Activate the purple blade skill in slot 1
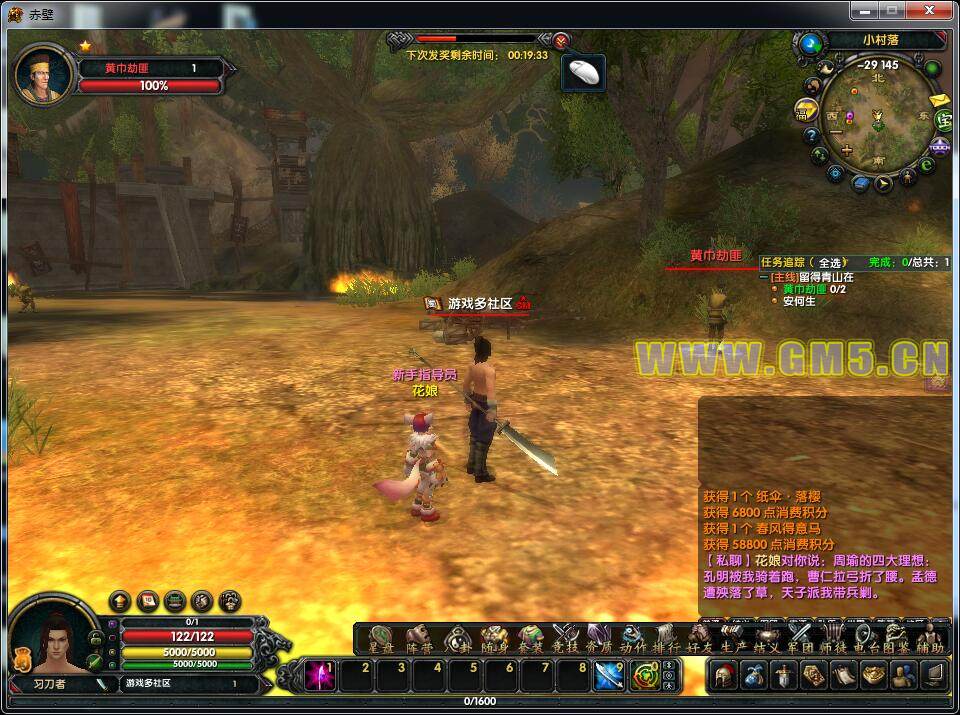 pos(321,676)
